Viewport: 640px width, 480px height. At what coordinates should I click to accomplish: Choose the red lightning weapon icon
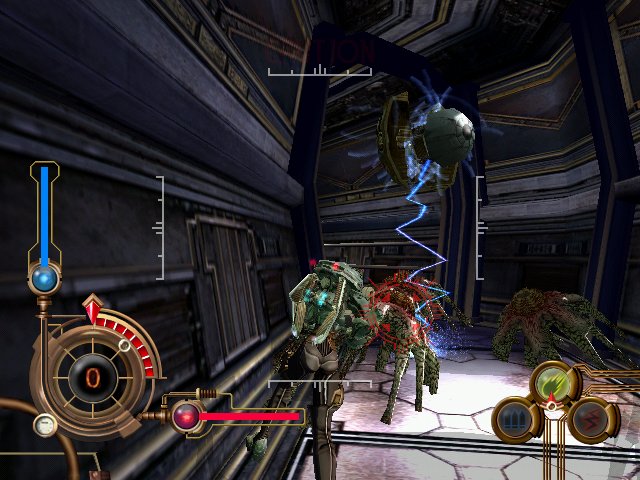point(590,419)
